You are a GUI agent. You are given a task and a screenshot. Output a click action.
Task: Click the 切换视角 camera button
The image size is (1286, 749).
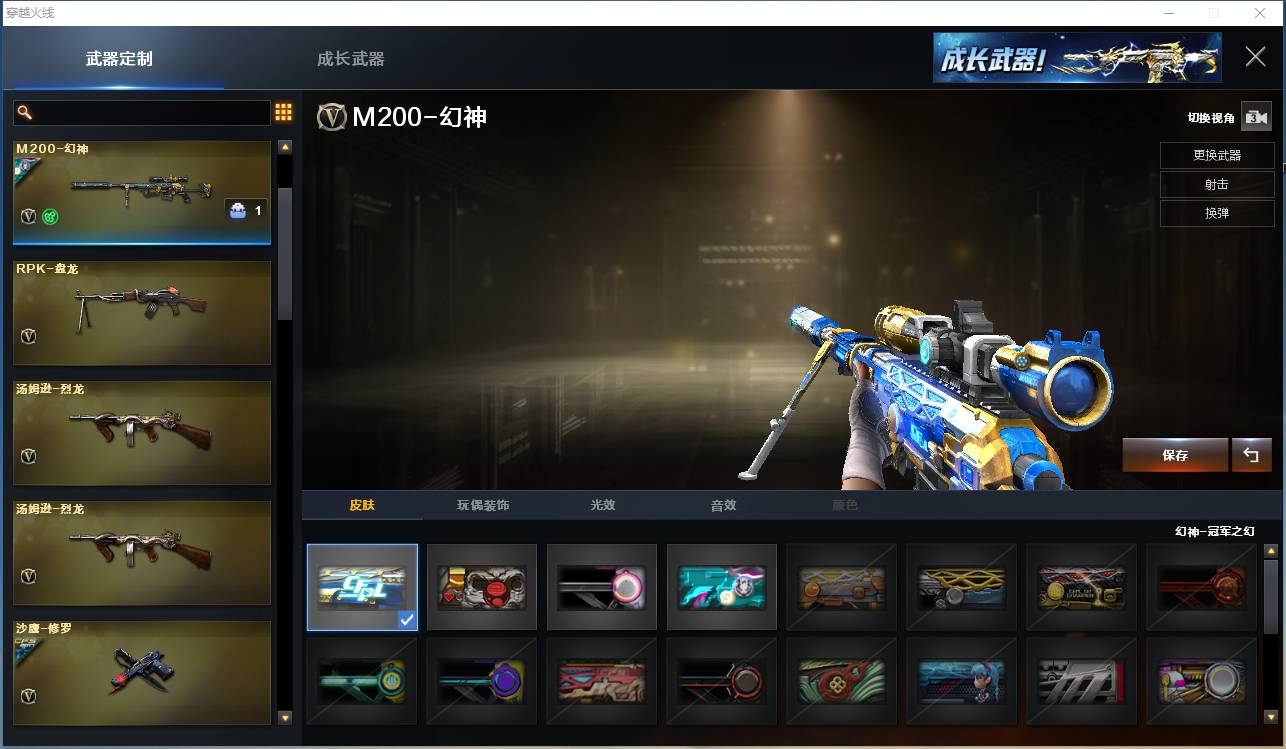pos(1255,117)
